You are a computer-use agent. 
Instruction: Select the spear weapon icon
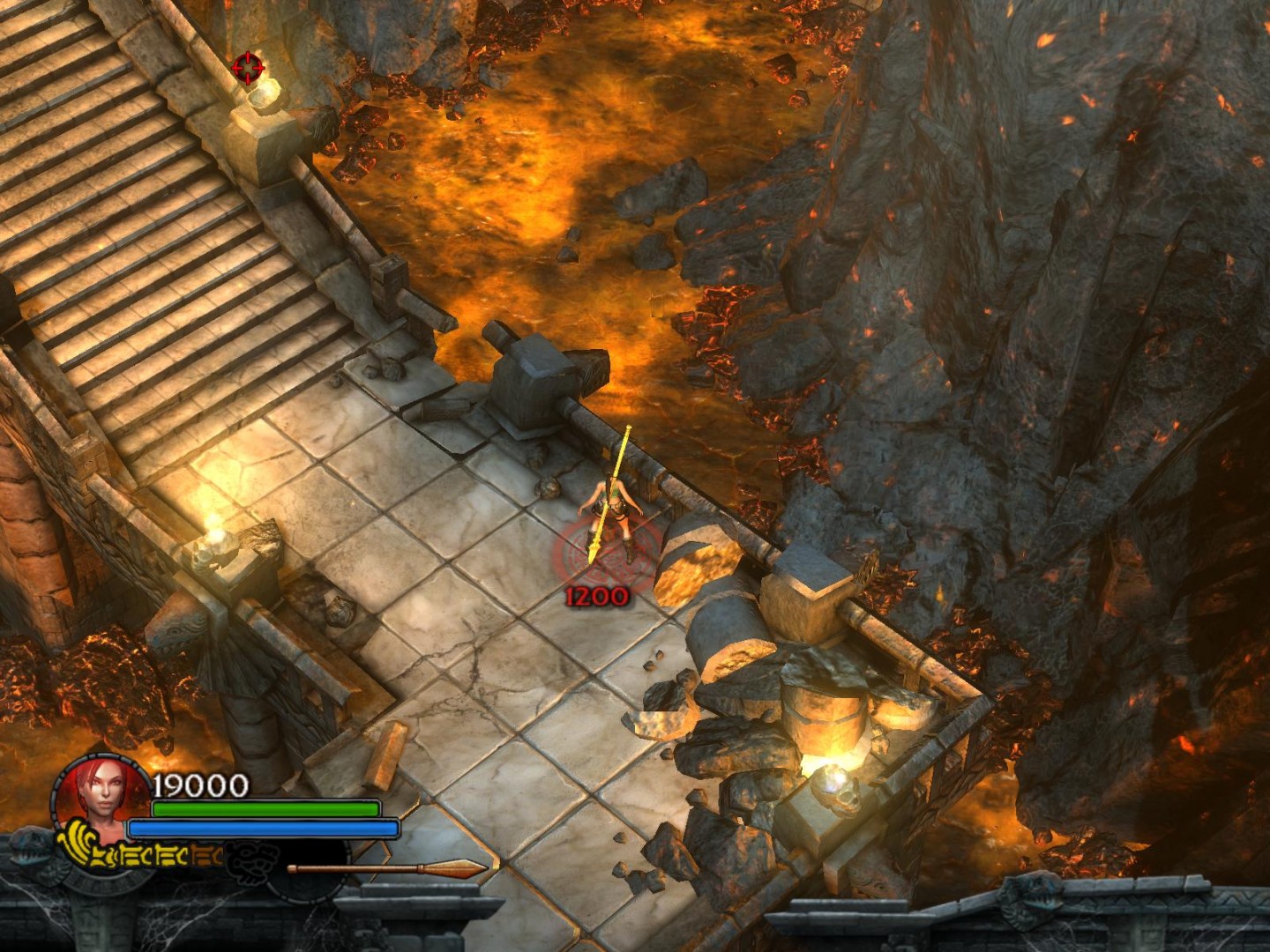[x=388, y=868]
